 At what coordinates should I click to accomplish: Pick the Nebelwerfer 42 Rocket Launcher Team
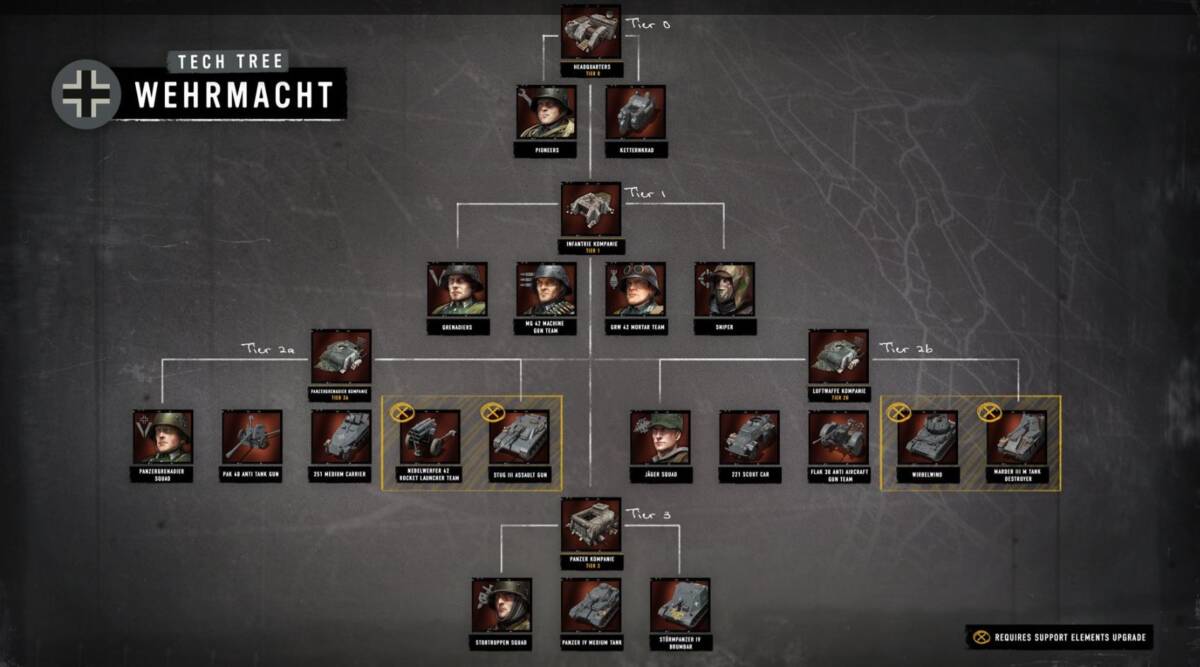click(x=430, y=437)
